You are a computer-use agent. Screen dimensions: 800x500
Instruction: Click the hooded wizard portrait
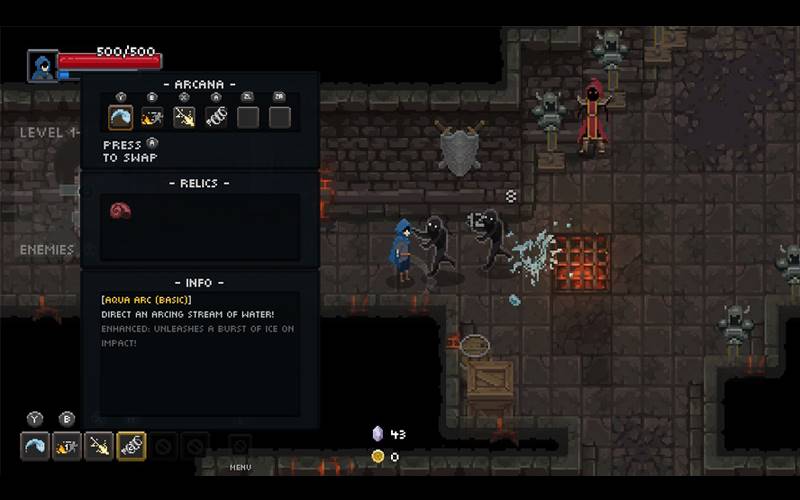[x=42, y=67]
